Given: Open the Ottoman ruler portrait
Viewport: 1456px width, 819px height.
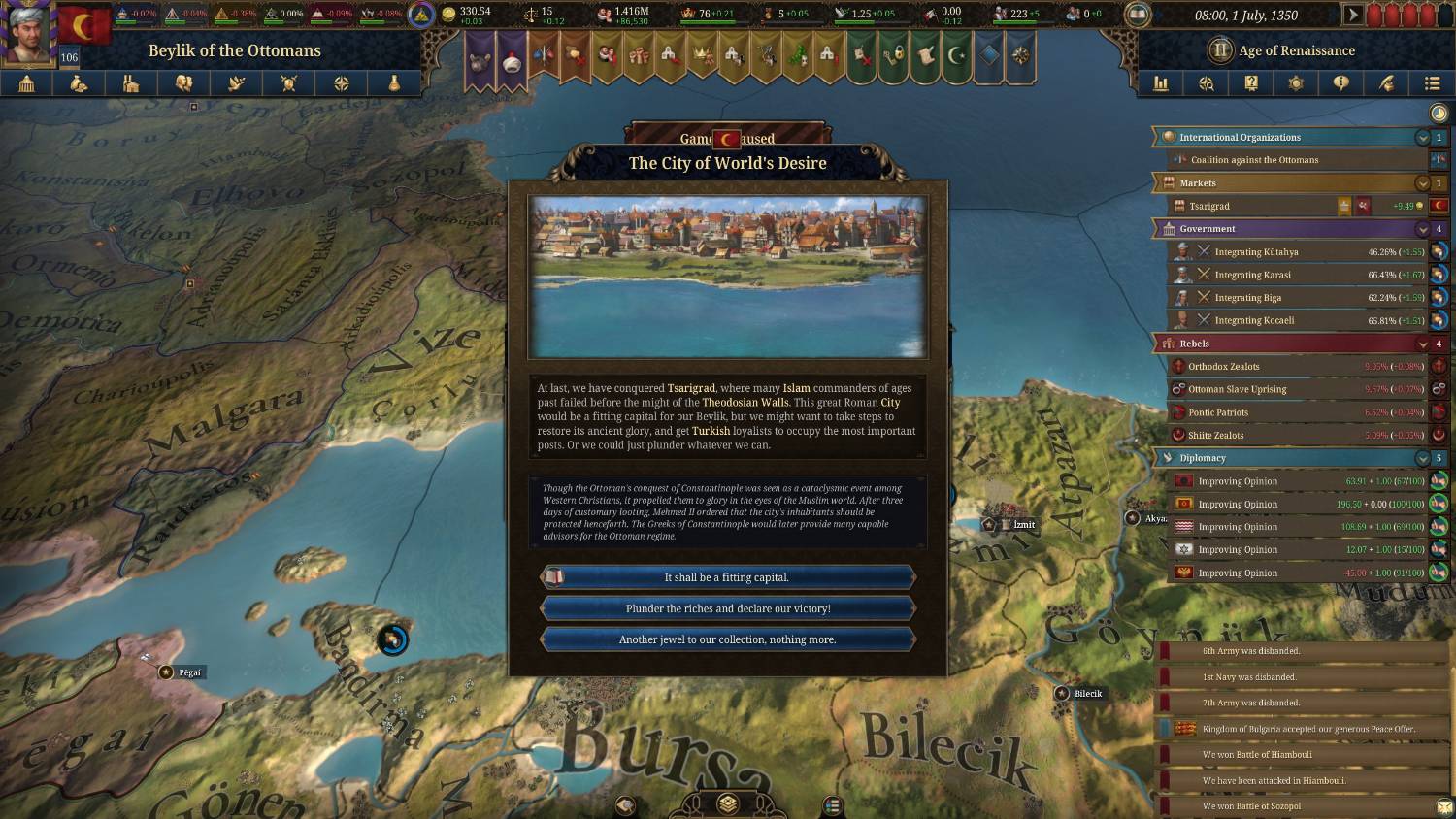Looking at the screenshot, I should click(29, 34).
